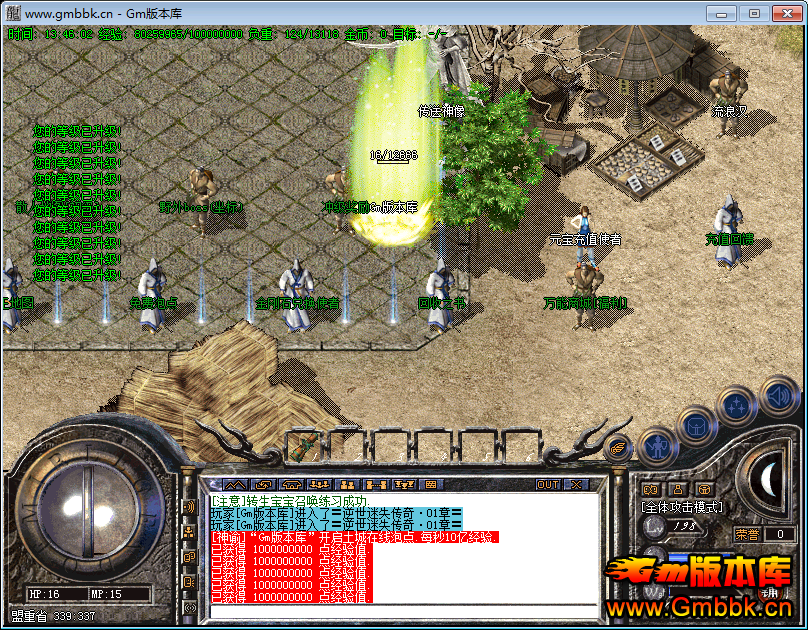This screenshot has height=630, width=808.
Task: Click the chest icon small button
Action: 704,489
